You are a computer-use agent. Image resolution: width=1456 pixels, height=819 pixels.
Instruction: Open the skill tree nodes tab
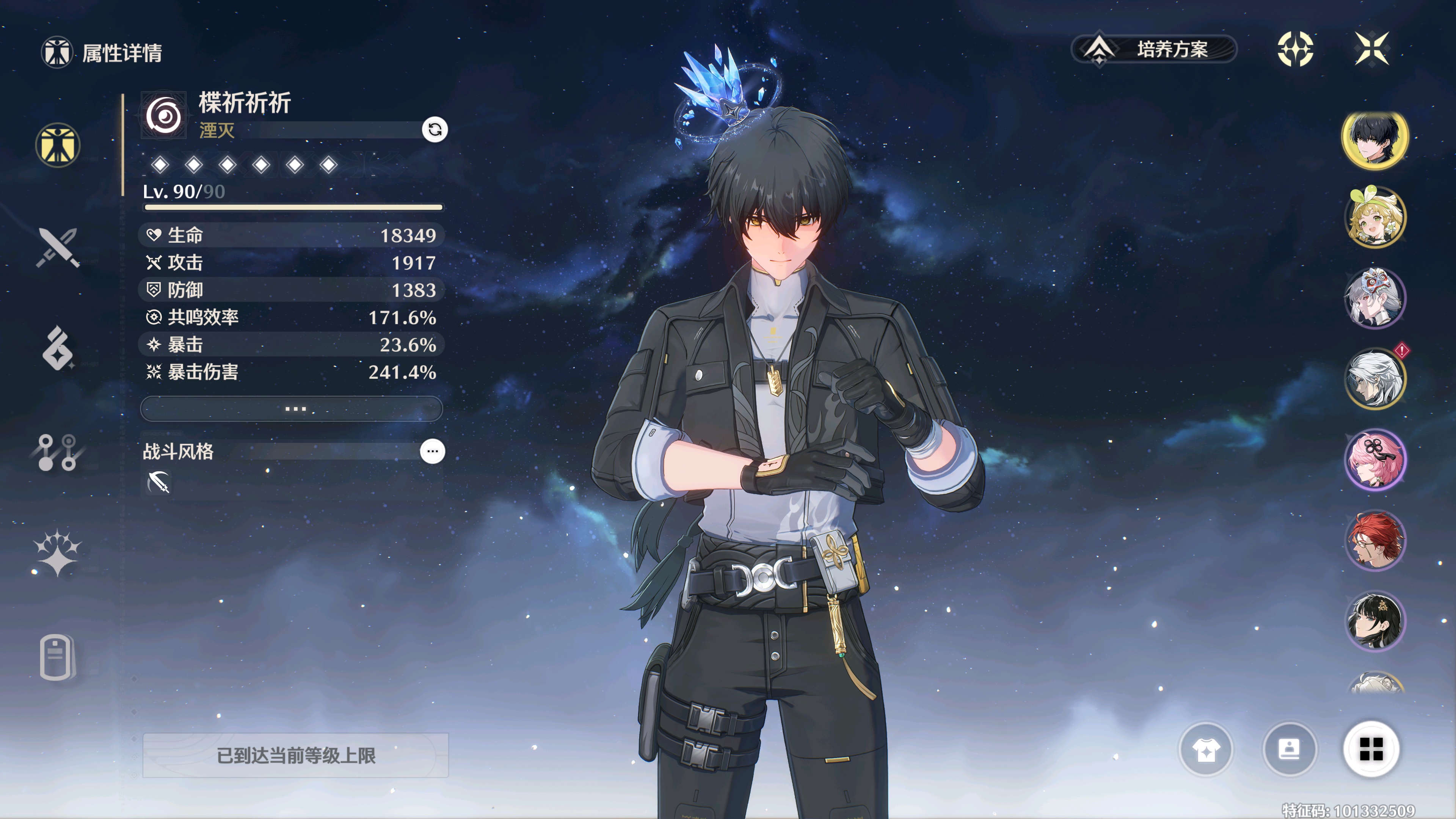[58, 452]
